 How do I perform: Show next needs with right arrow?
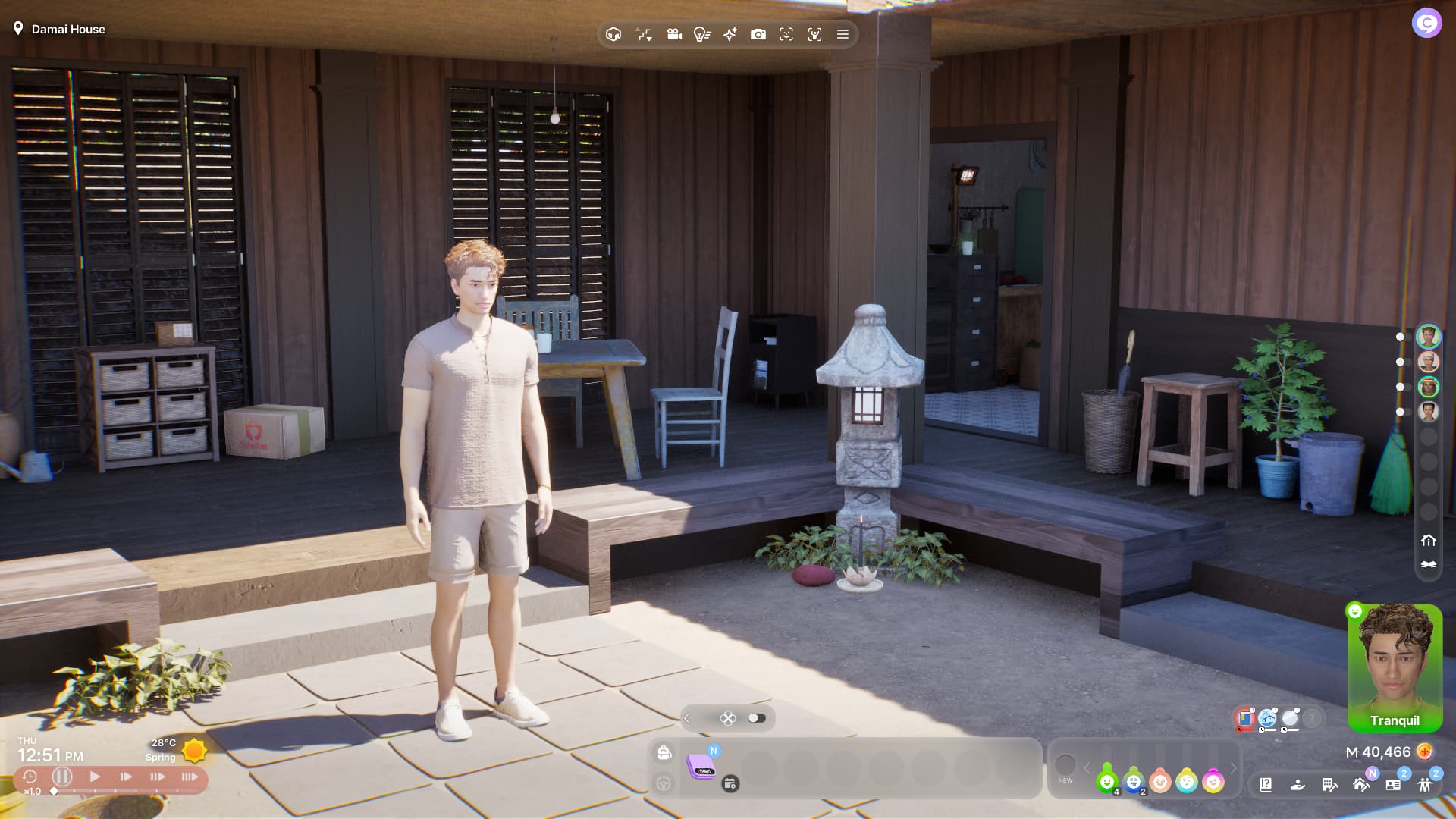(x=1234, y=768)
